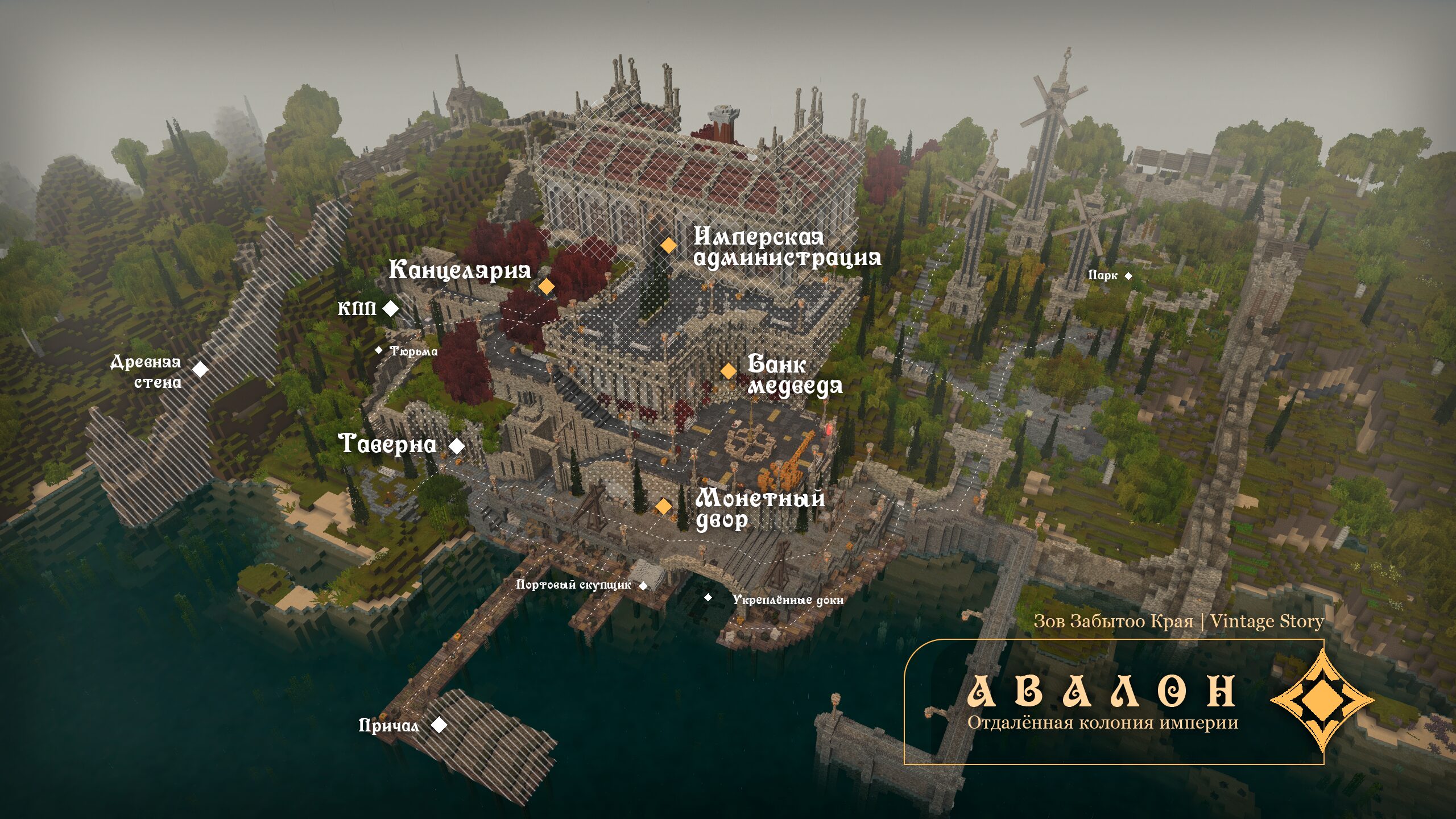Select the Укреплённые доки marker

(x=708, y=597)
